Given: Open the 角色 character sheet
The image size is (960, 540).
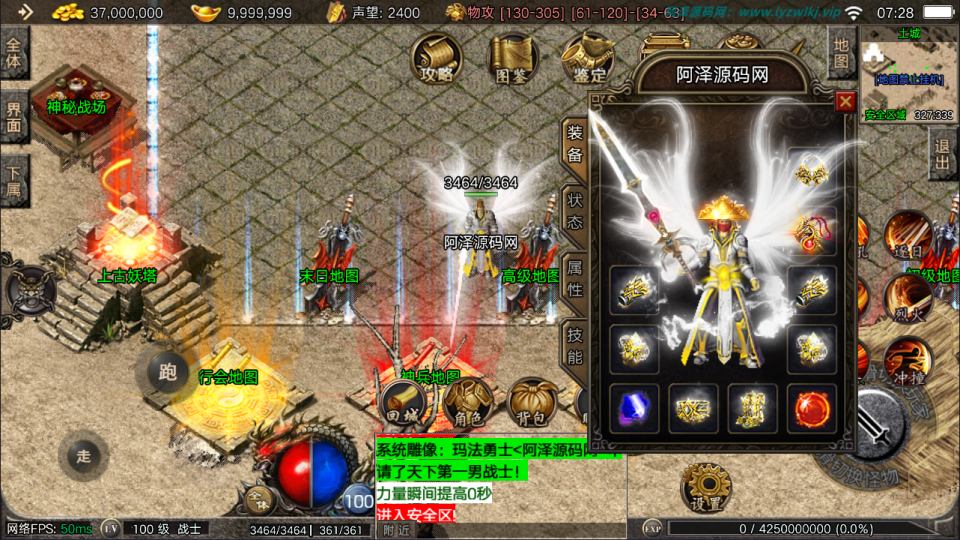Looking at the screenshot, I should point(470,404).
